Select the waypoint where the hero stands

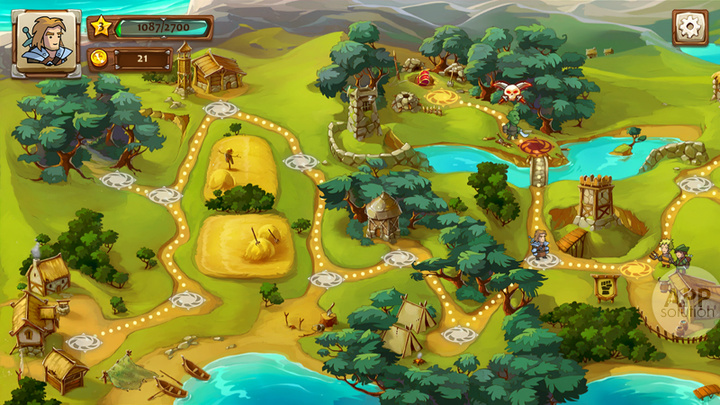click(541, 261)
